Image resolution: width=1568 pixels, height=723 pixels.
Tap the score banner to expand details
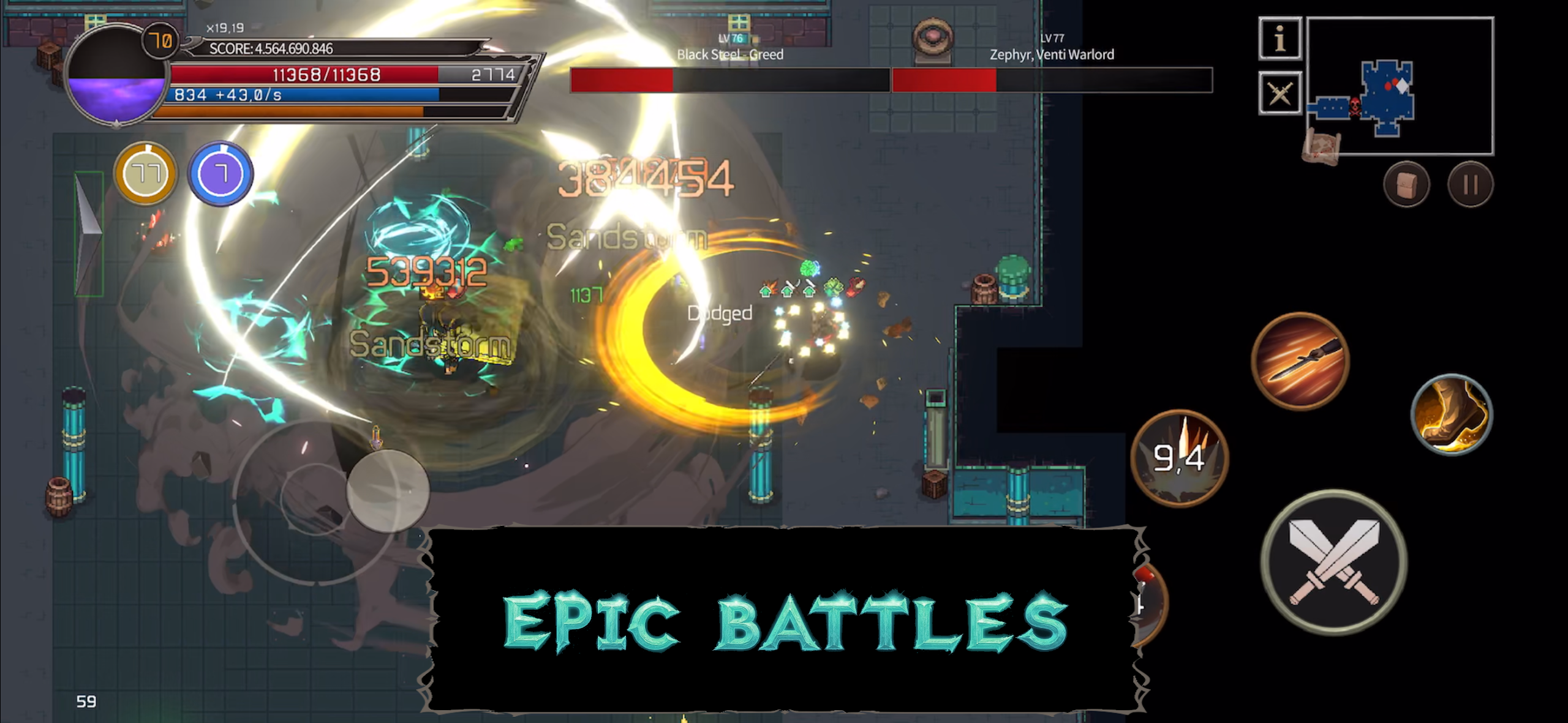click(x=269, y=49)
